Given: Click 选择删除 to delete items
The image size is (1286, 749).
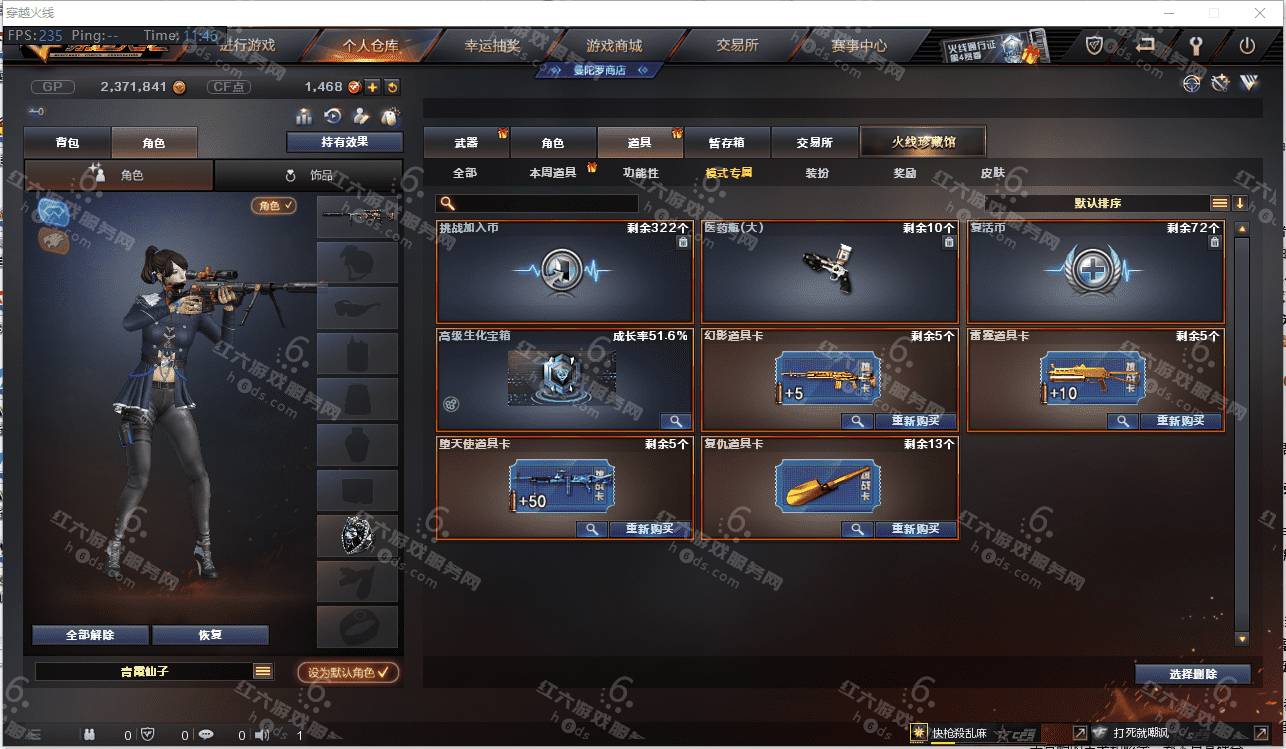Looking at the screenshot, I should tap(1192, 674).
